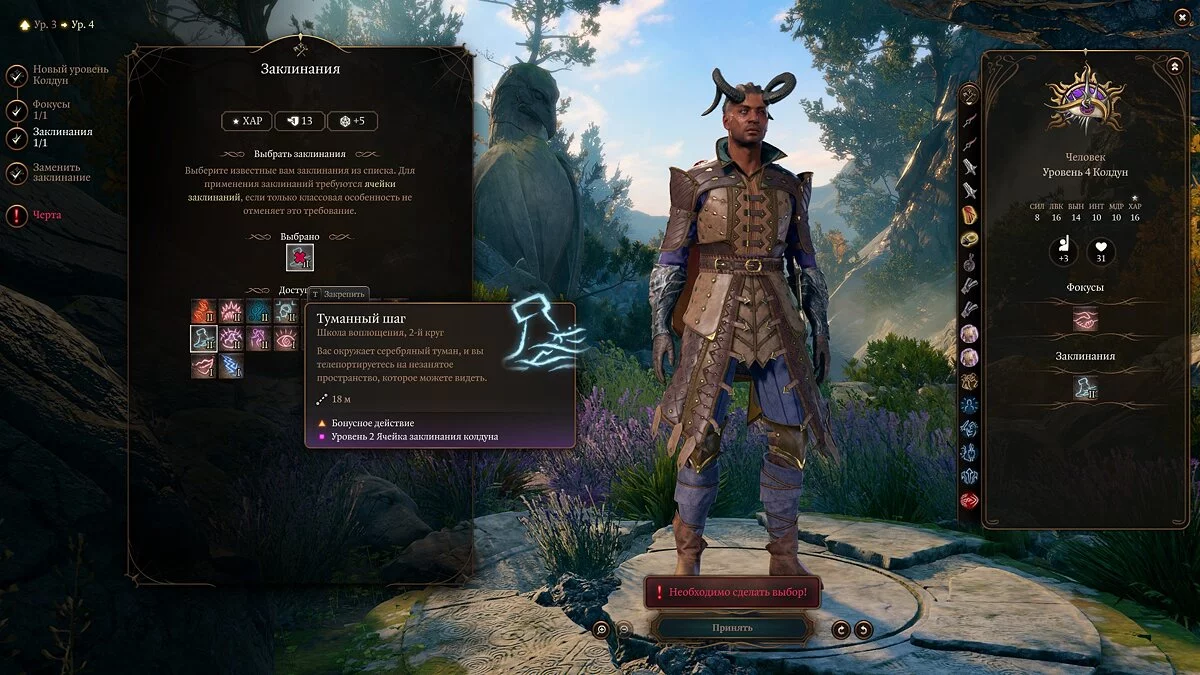This screenshot has height=675, width=1200.
Task: Zoom in on the character preview
Action: [601, 629]
